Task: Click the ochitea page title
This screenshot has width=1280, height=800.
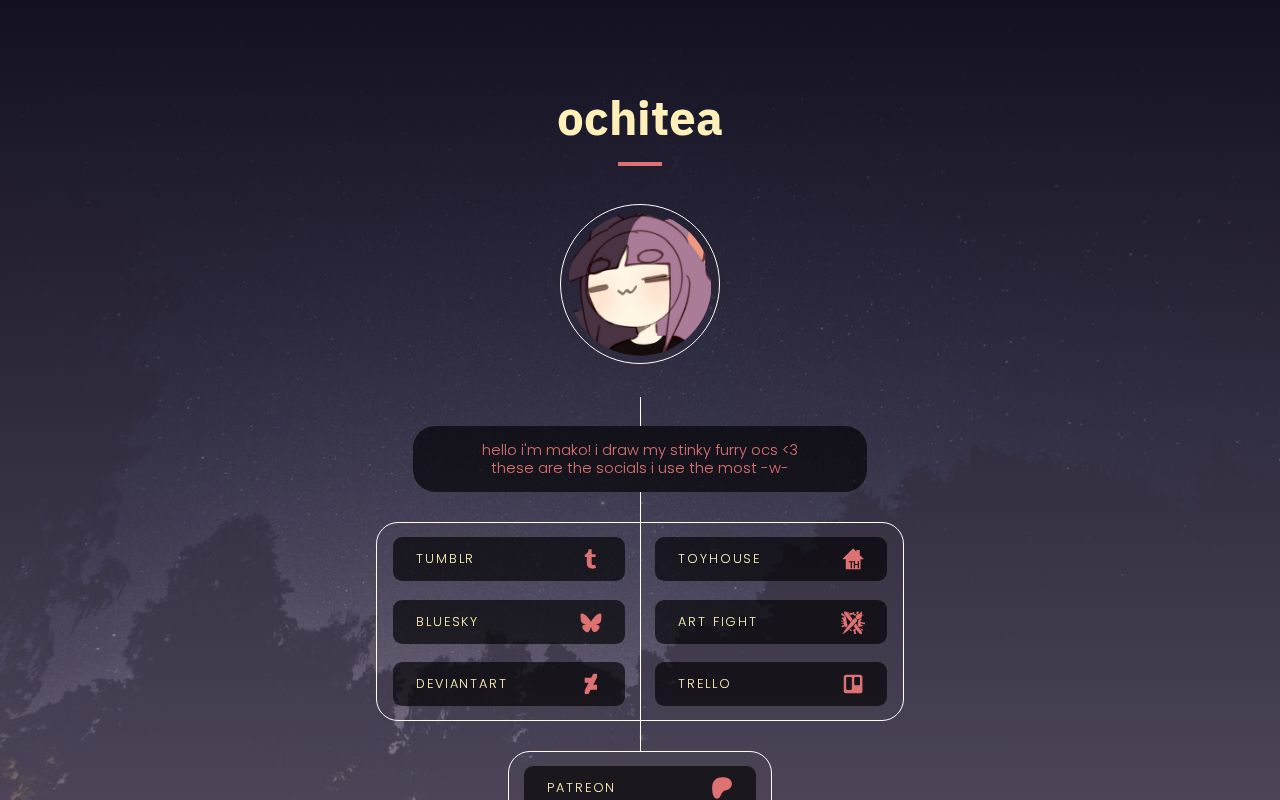Action: coord(640,118)
